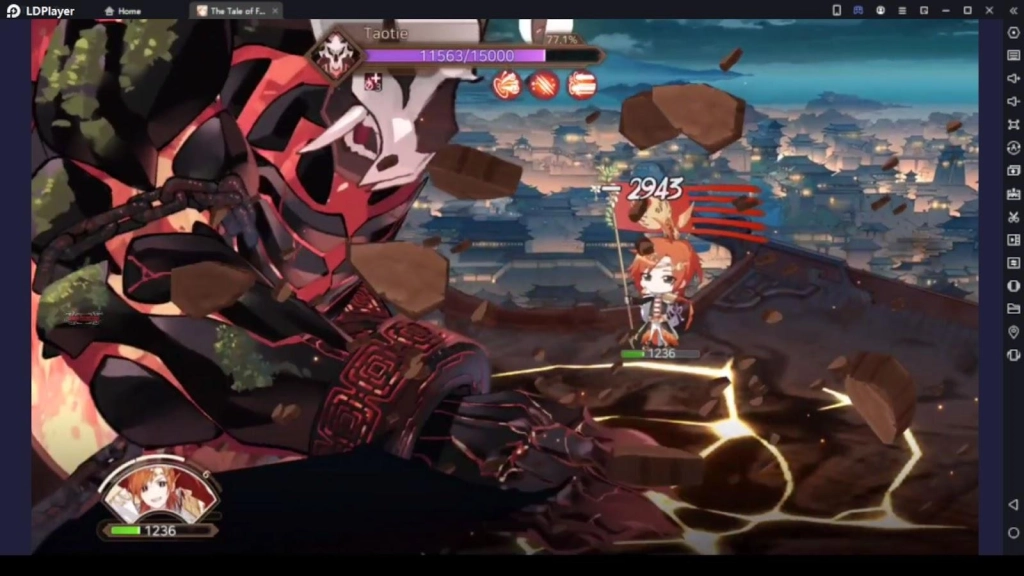This screenshot has height=576, width=1024.
Task: Select the boss's claw slash skill icon
Action: pyautogui.click(x=544, y=85)
